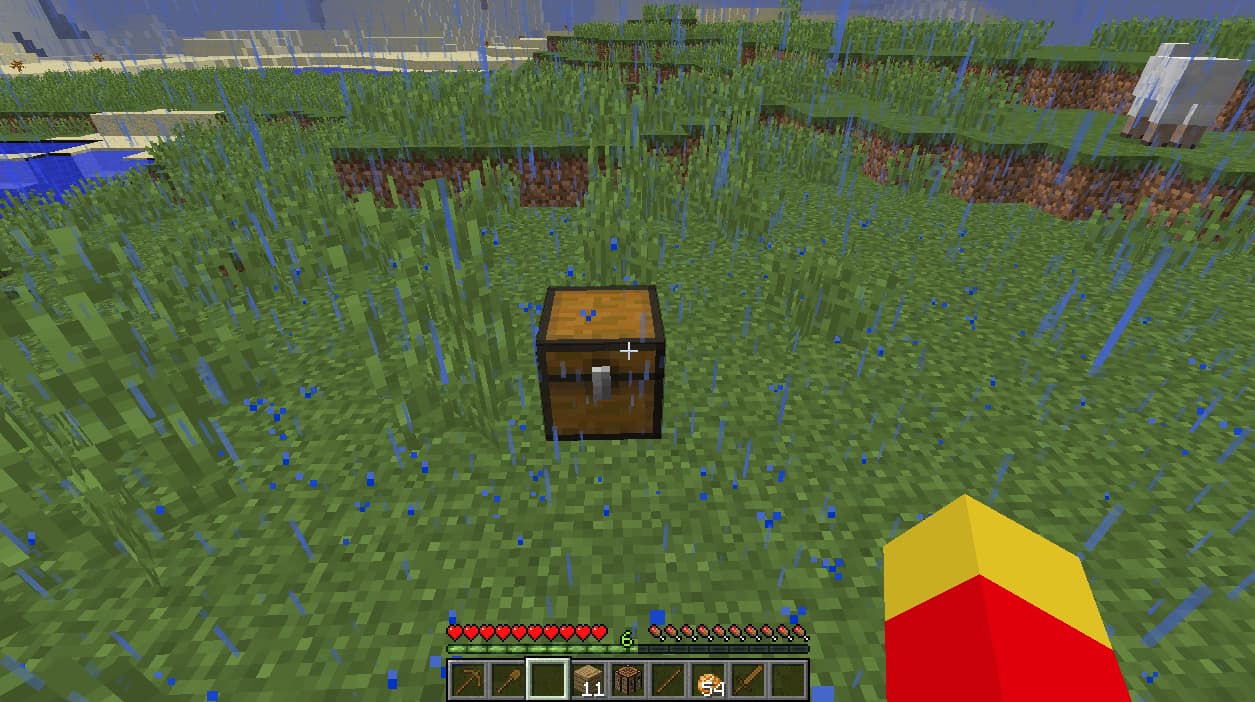
Task: Equip the wooden sword hotbar slot
Action: (748, 681)
